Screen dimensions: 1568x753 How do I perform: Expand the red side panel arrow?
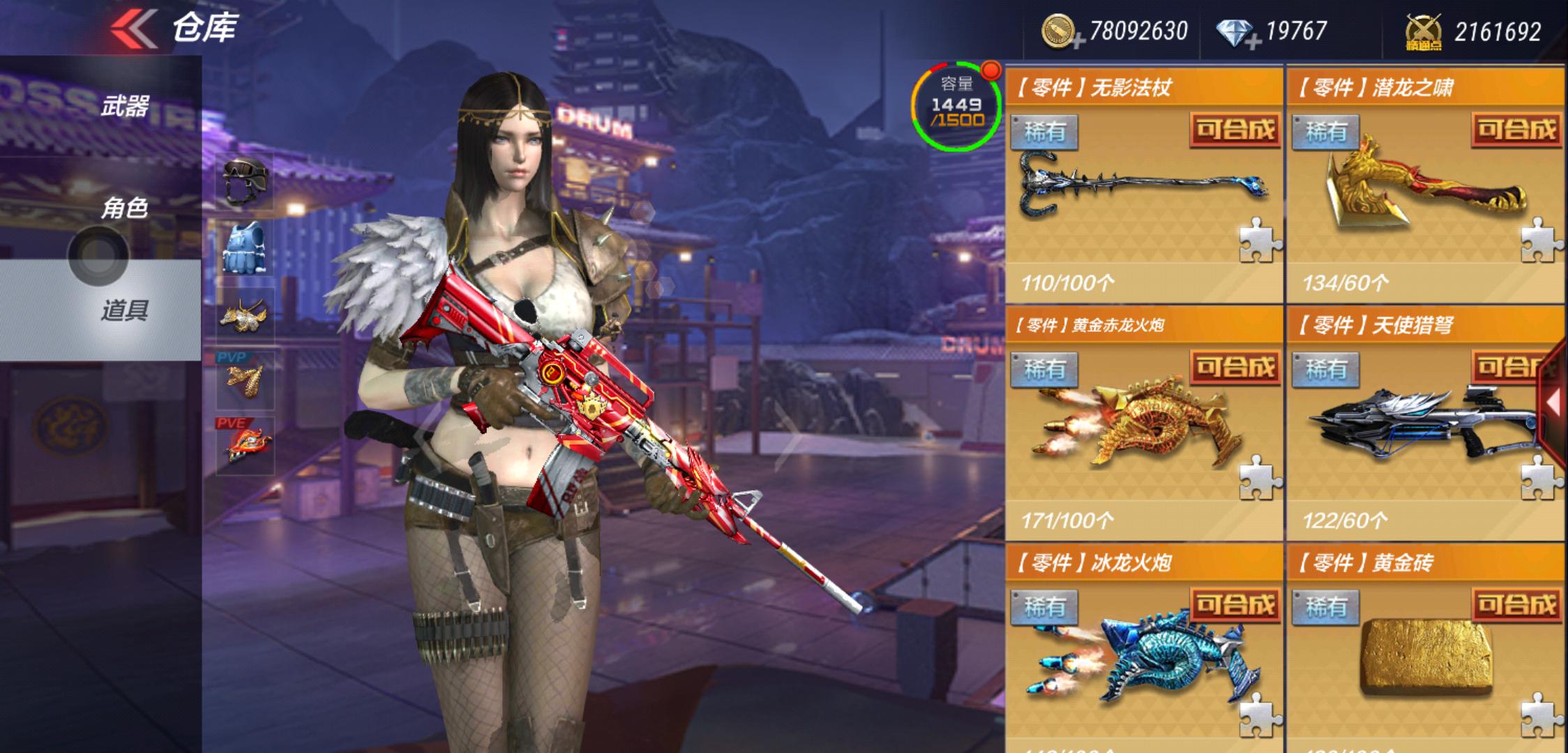pos(1554,403)
